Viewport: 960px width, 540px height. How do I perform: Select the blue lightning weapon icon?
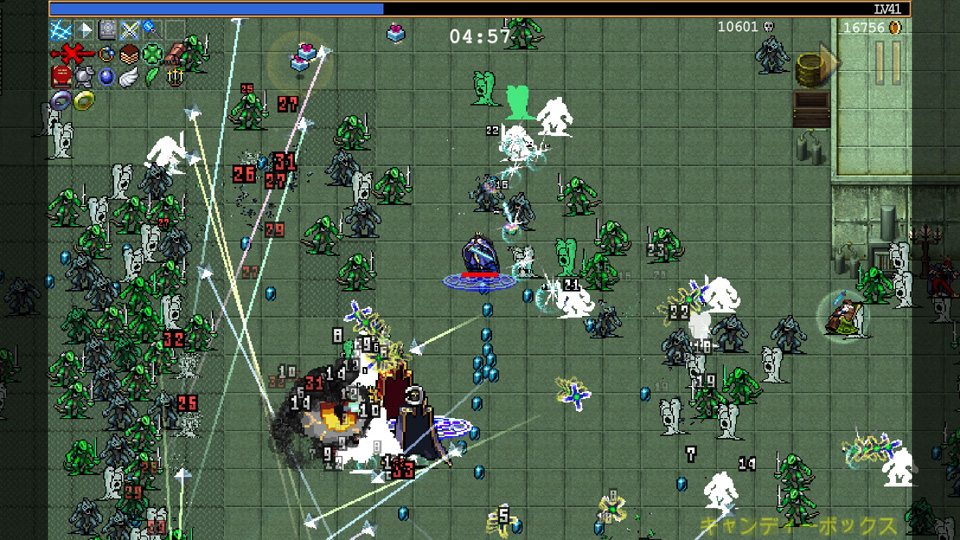pos(60,30)
